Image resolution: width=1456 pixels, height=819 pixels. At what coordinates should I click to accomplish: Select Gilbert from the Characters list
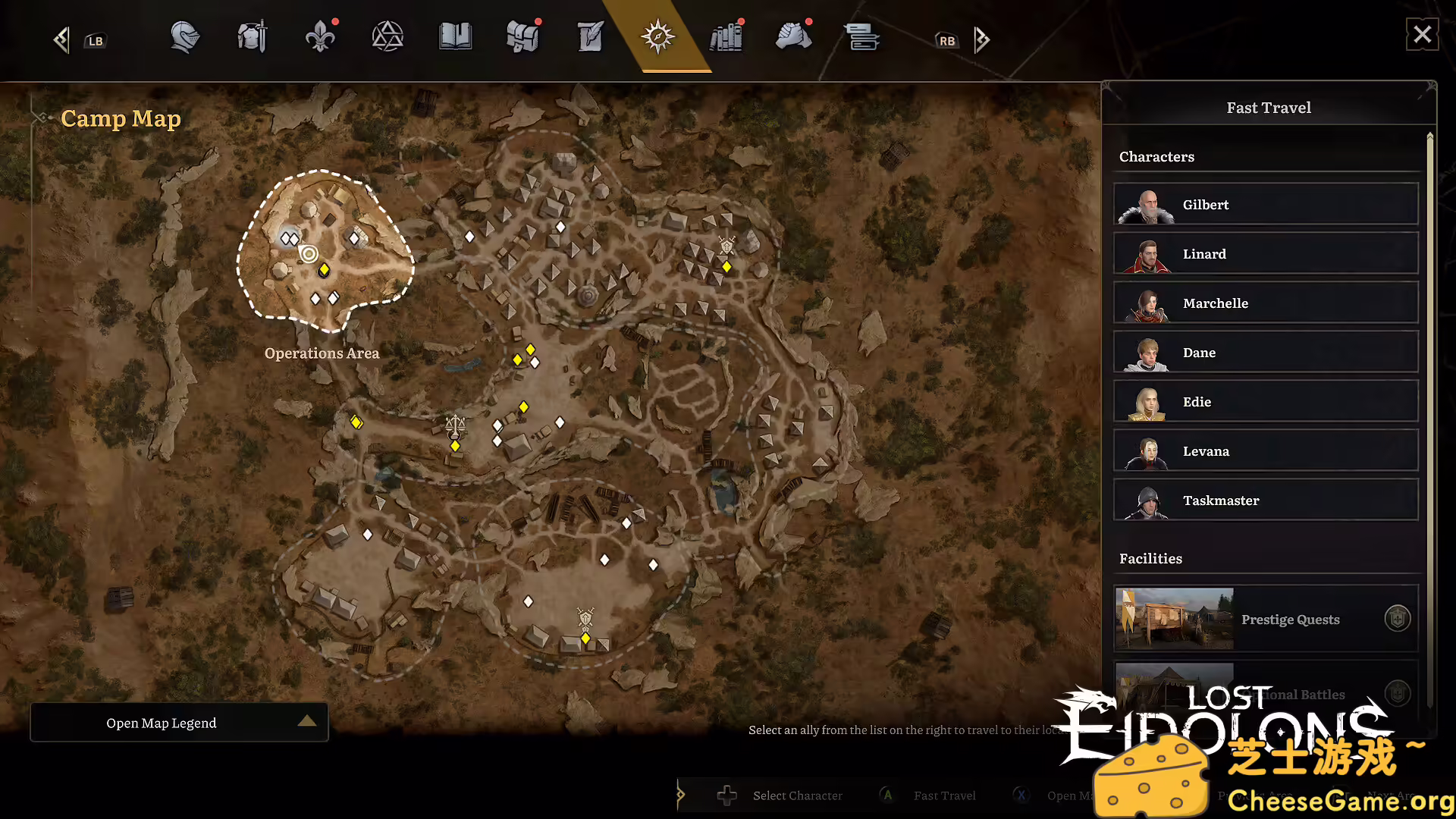[x=1265, y=204]
